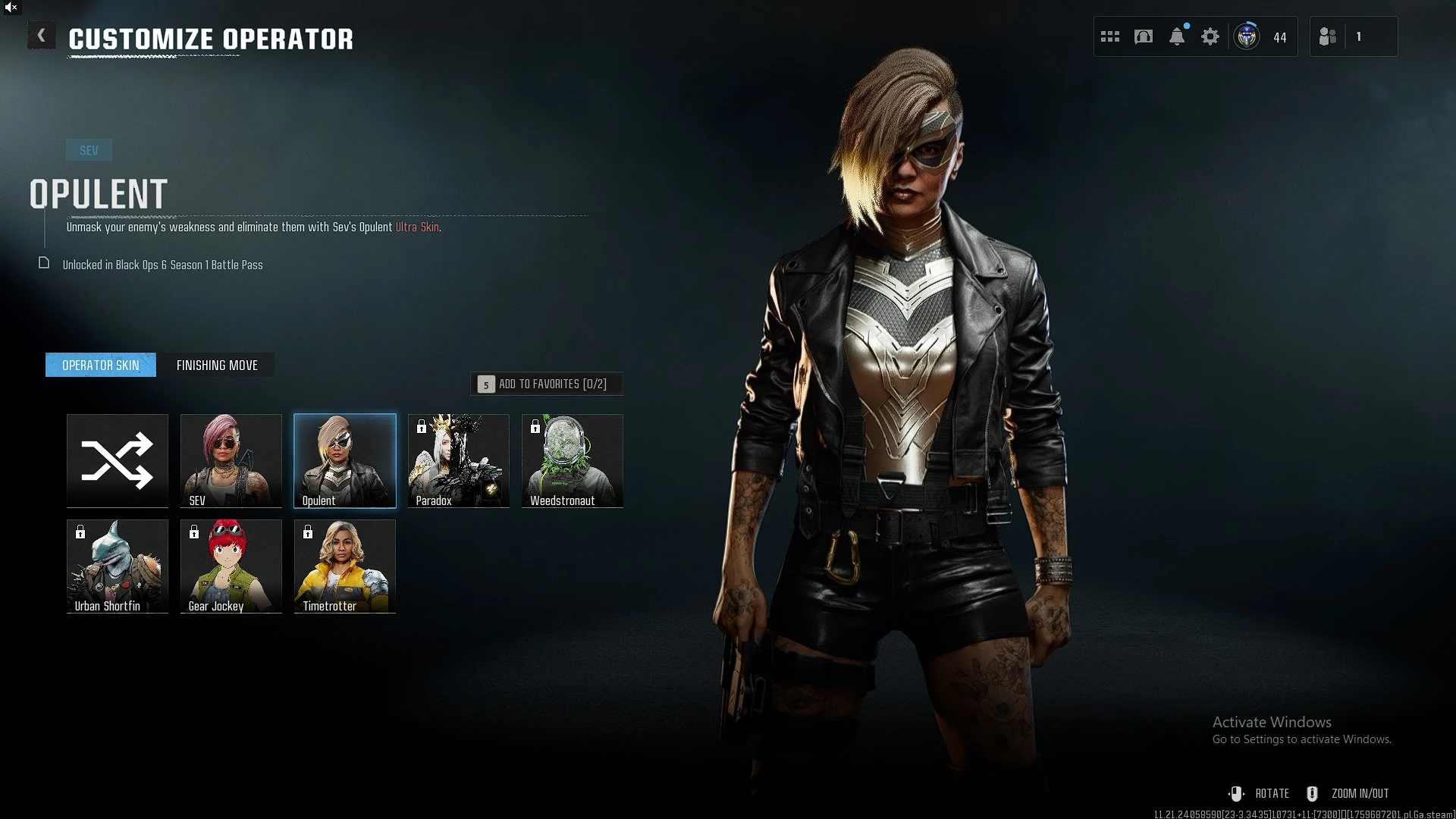Choose the Weedstronaut skin tile
1456x819 pixels.
coord(573,460)
